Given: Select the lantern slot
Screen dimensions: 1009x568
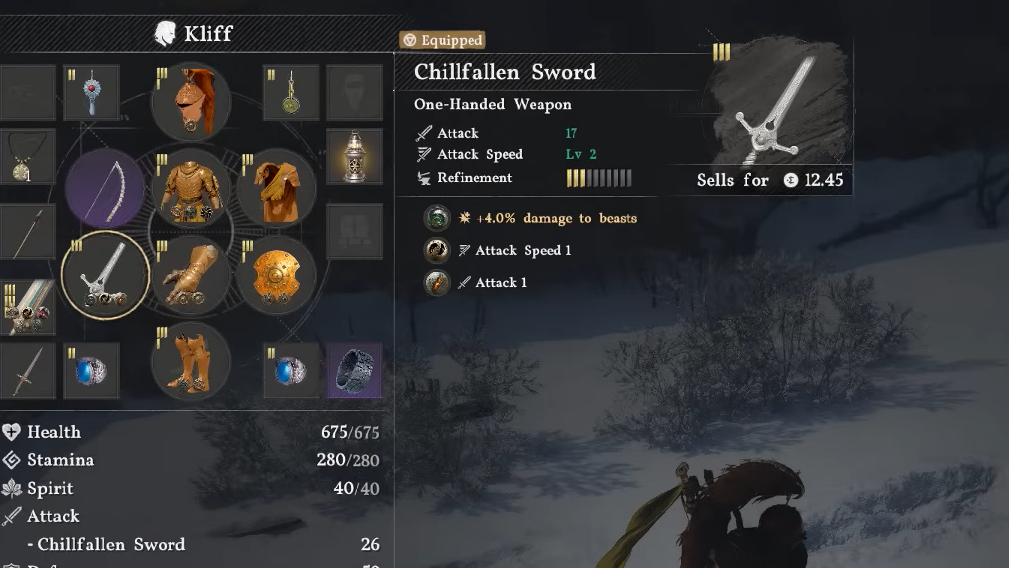Looking at the screenshot, I should [354, 157].
